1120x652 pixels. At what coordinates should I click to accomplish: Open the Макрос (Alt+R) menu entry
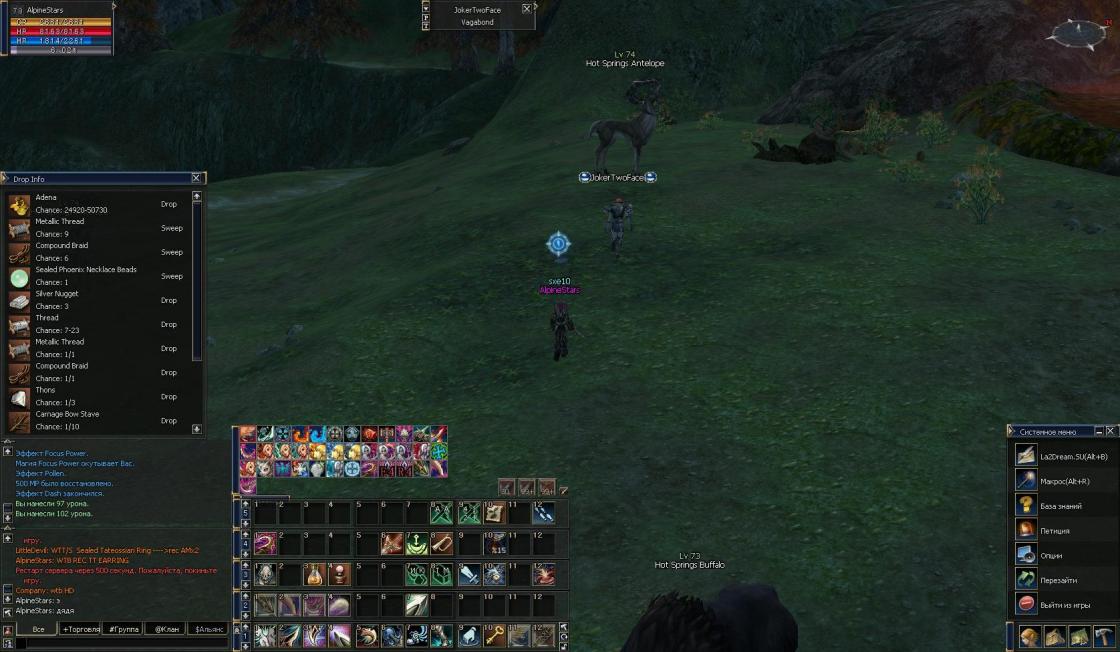click(x=1061, y=480)
